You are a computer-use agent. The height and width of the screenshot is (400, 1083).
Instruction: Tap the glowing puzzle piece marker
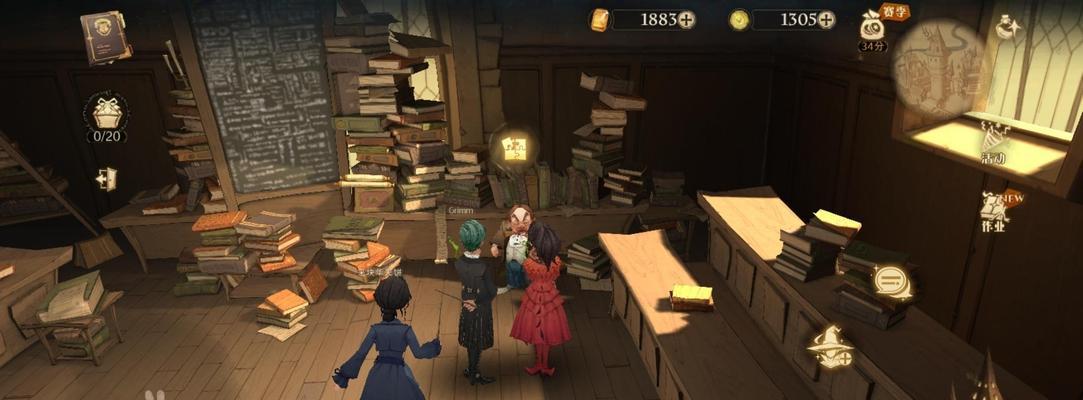point(515,149)
